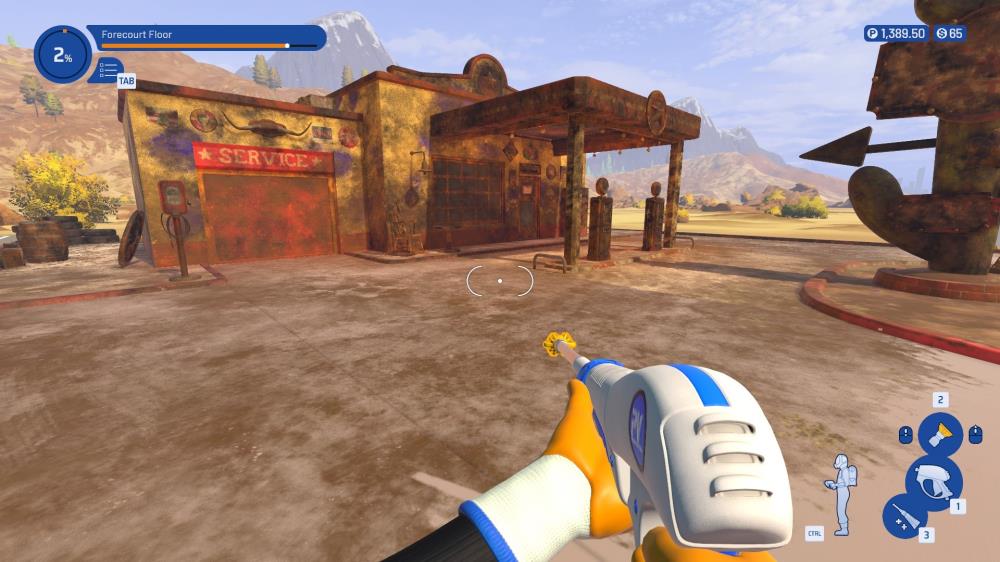Toggle the standing character stance icon
The image size is (1000, 562).
pos(839,493)
